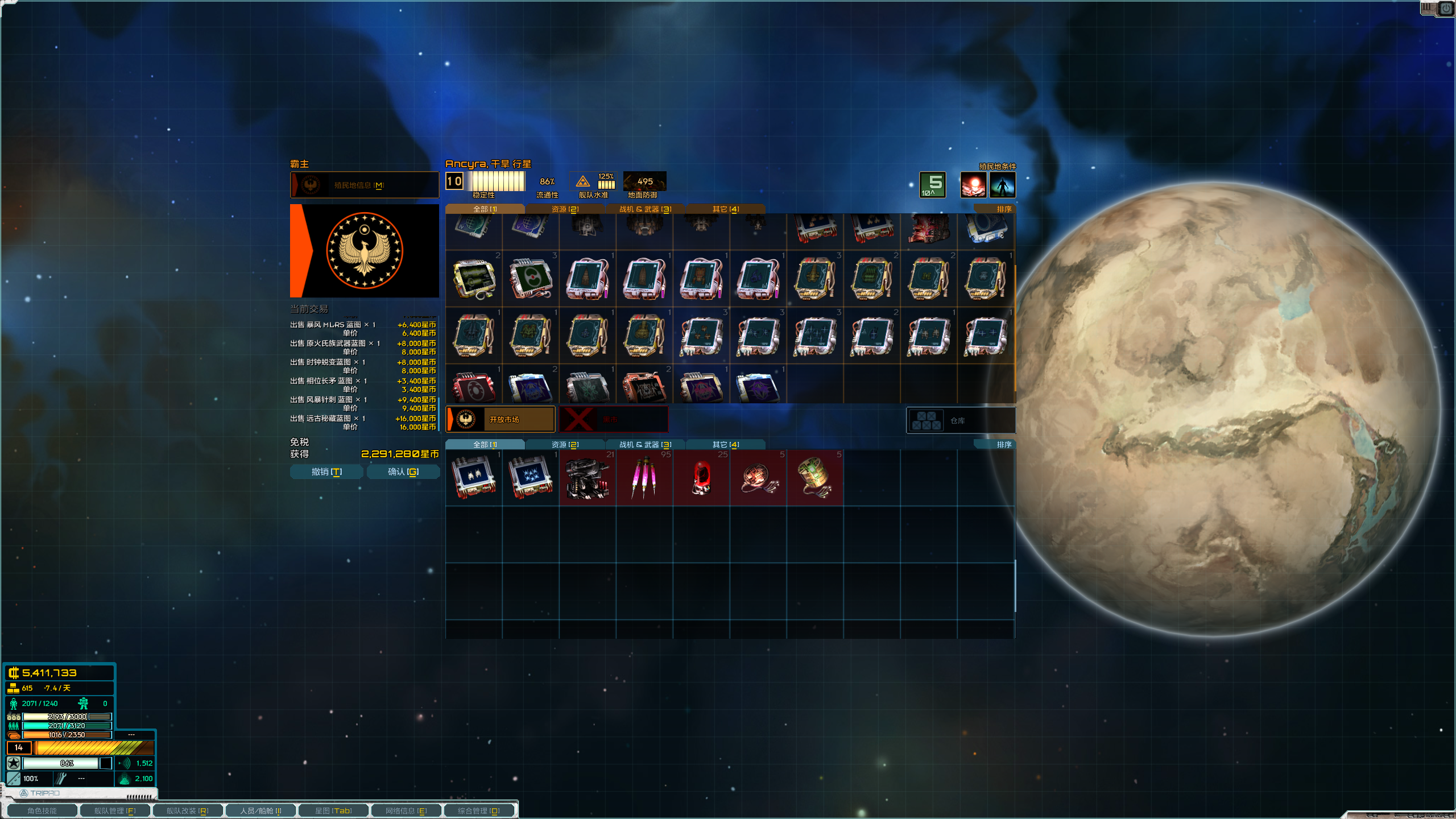Open the 殖民地信息 colony info panel
Image resolution: width=1456 pixels, height=819 pixels.
(364, 185)
